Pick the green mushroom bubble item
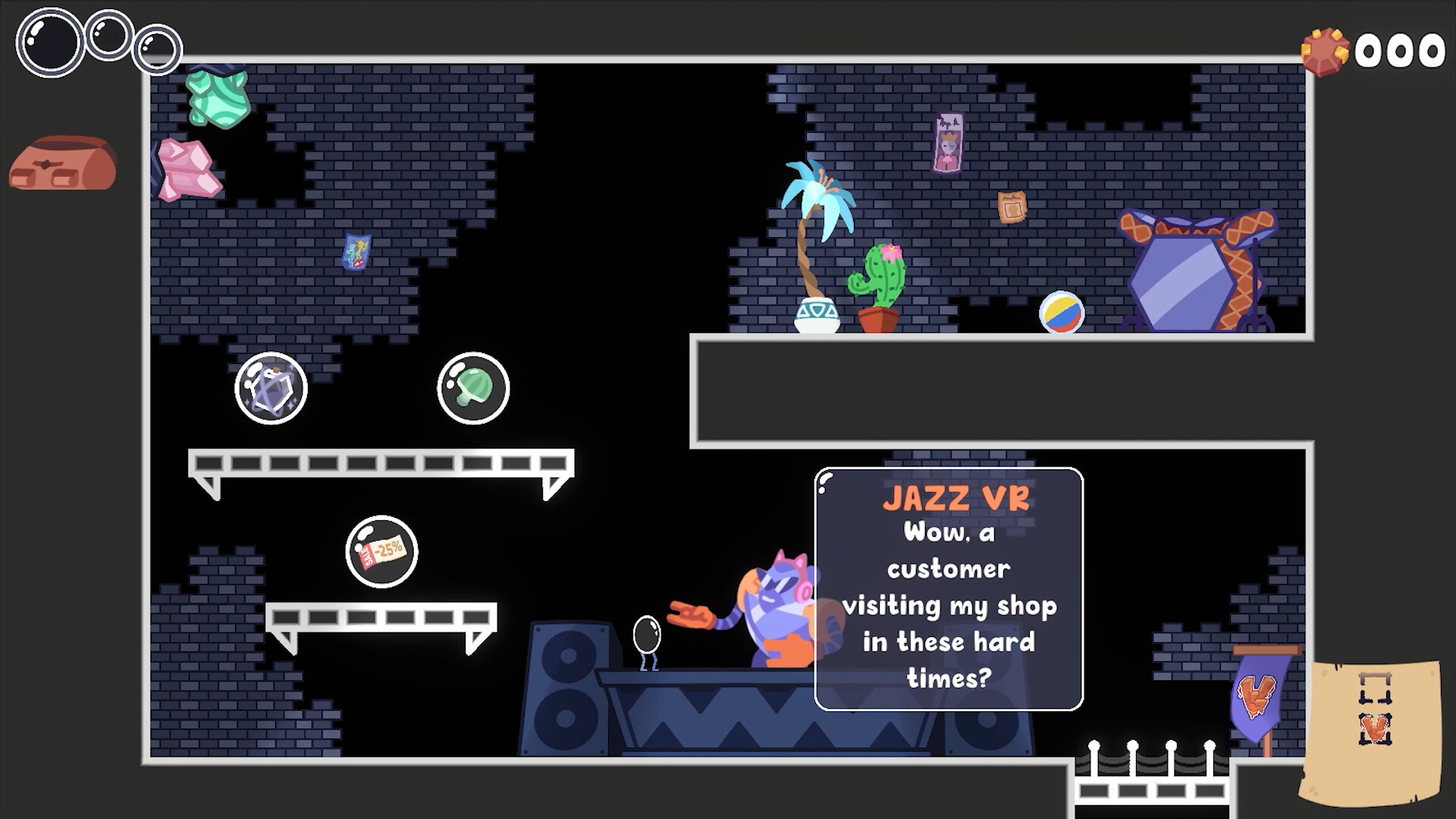Image resolution: width=1456 pixels, height=819 pixels. (x=473, y=388)
